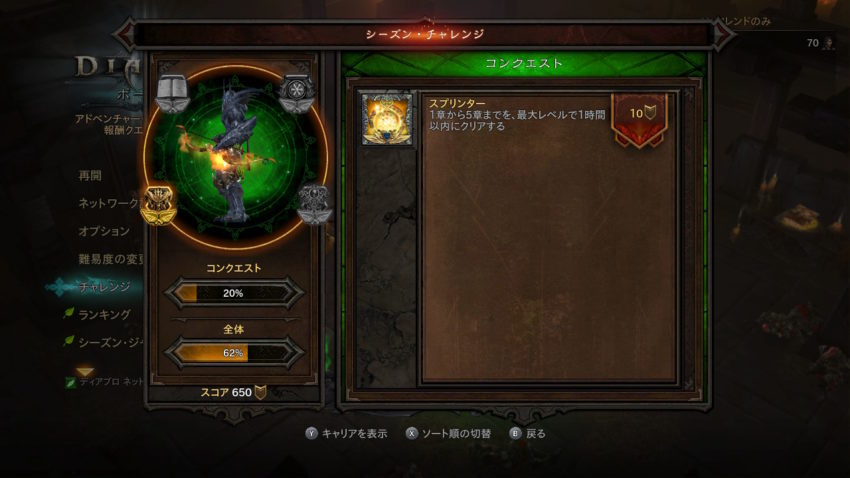Image resolution: width=850 pixels, height=478 pixels.
Task: Open the ランキング menu entry
Action: (104, 315)
